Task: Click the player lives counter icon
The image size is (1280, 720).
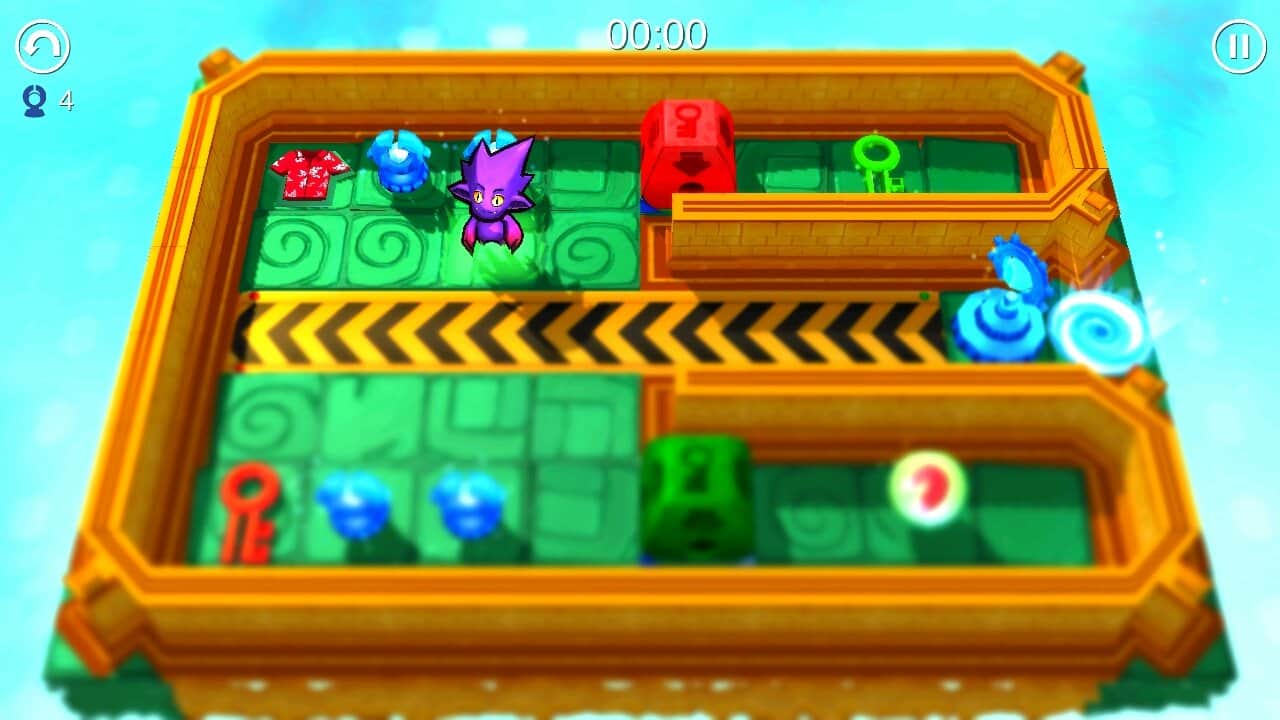Action: (33, 100)
